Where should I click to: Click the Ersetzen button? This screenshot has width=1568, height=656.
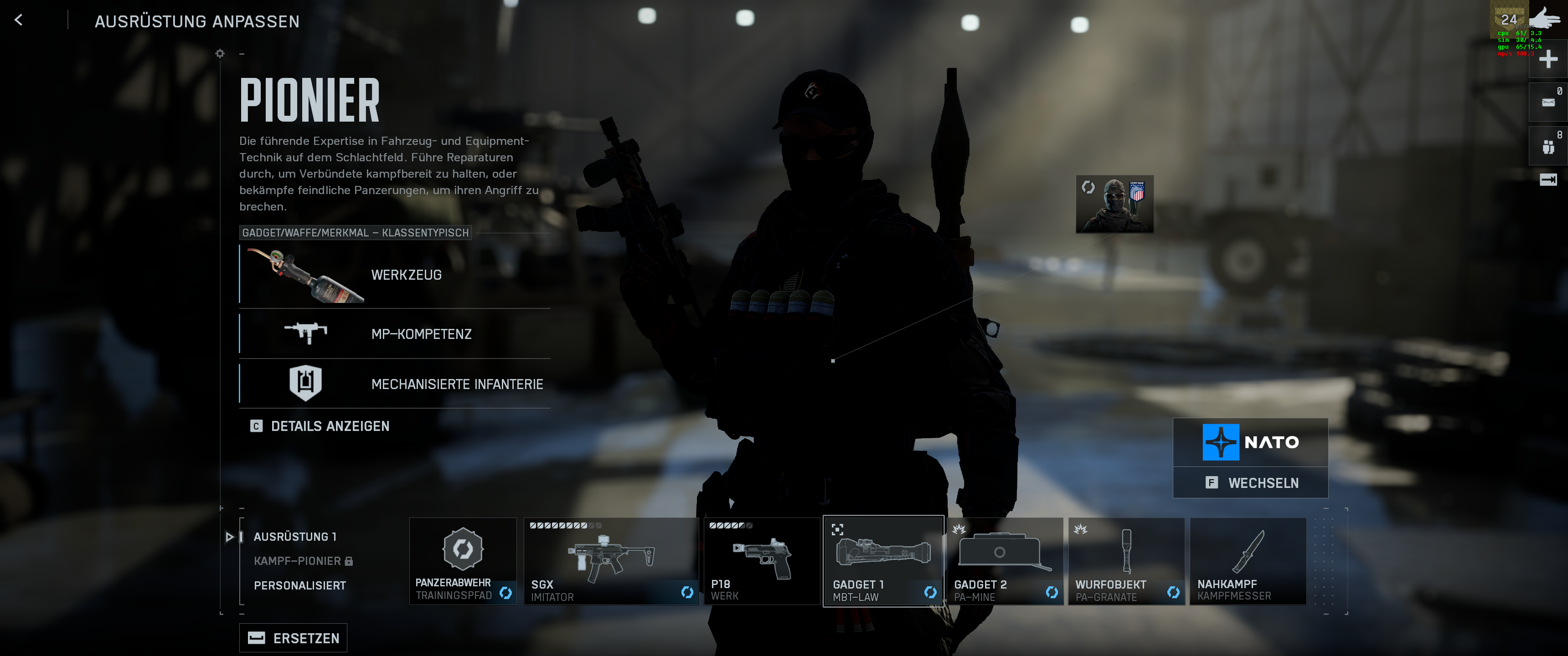tap(294, 637)
